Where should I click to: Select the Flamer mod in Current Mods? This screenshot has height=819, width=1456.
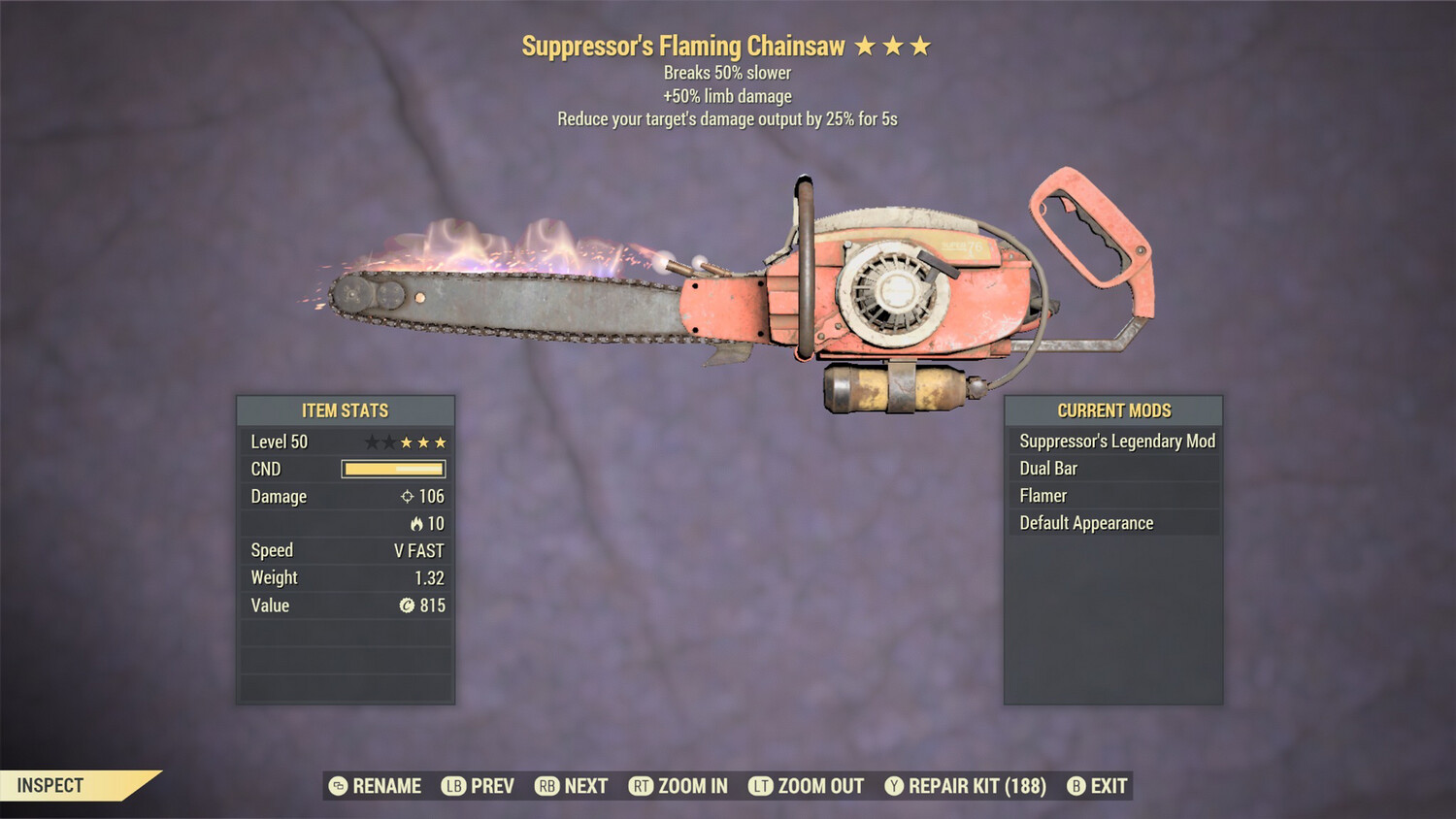click(1042, 495)
